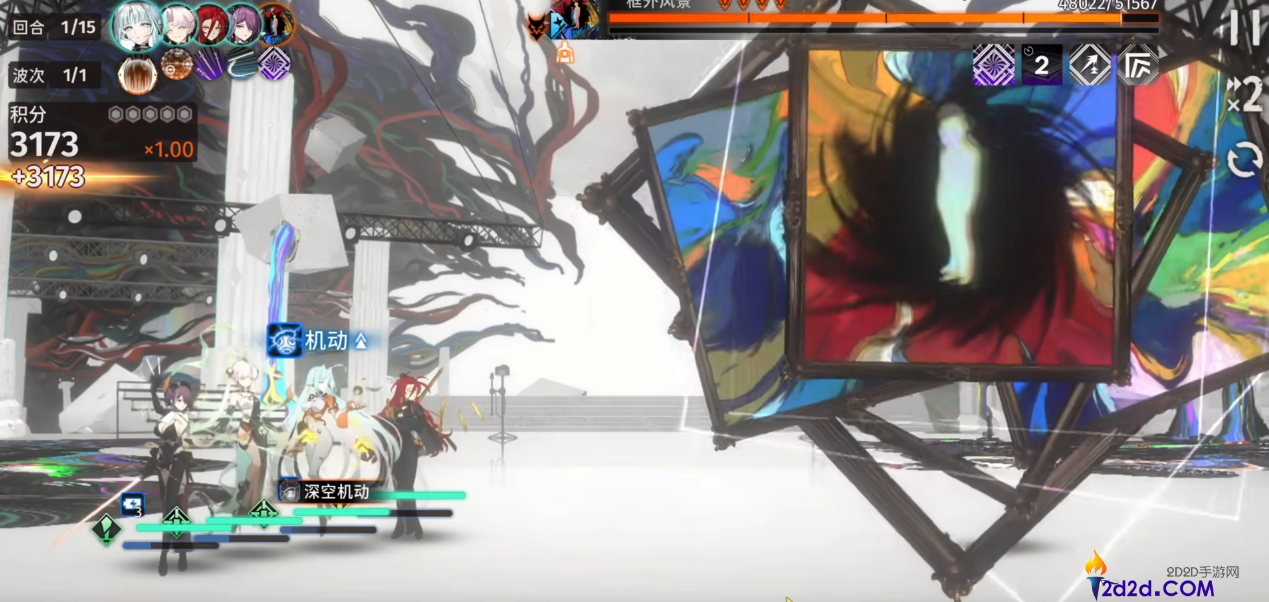Select the red-haired character's turn portrait
This screenshot has height=602, width=1269.
point(212,25)
